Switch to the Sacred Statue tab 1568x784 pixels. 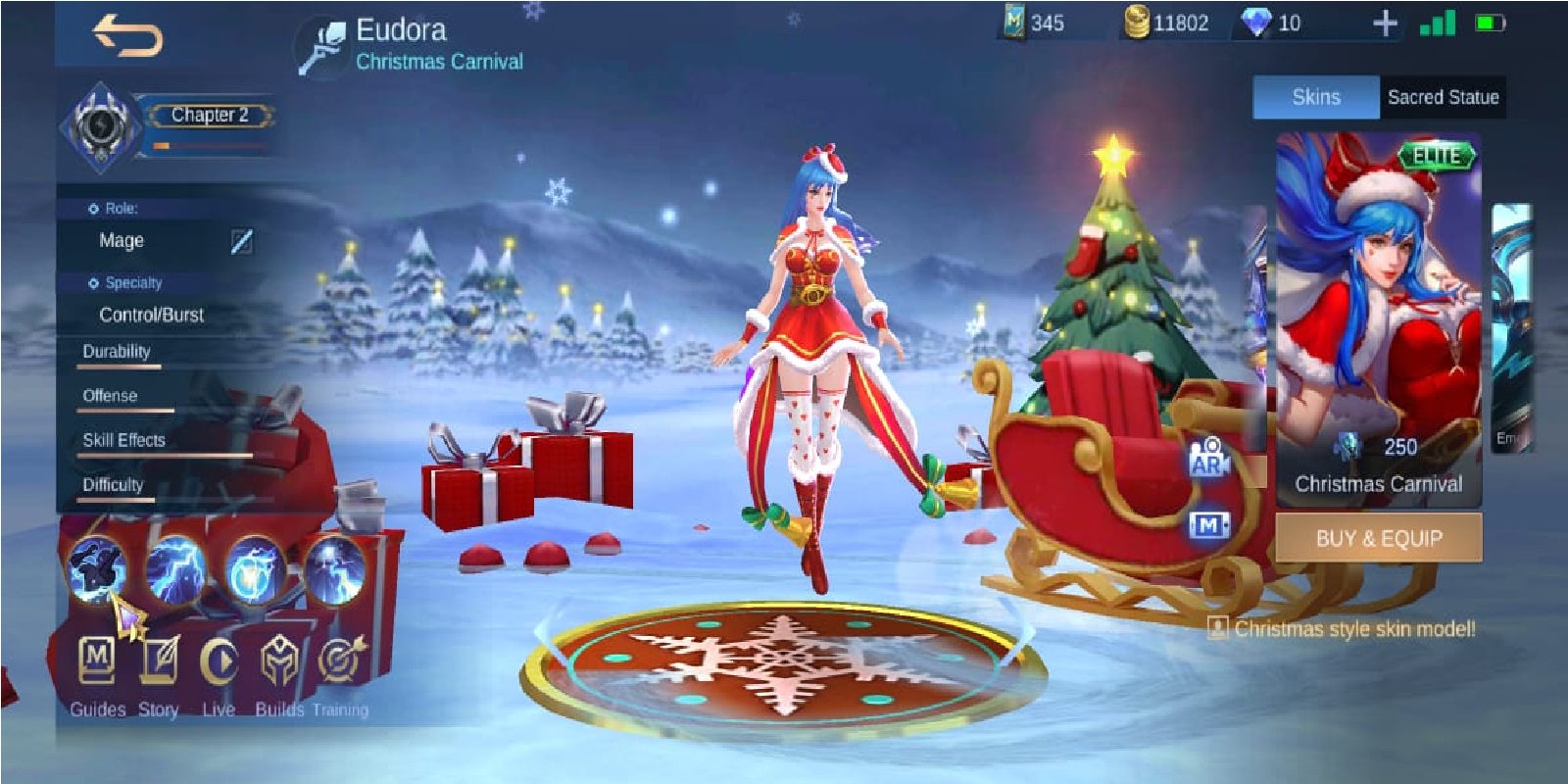(x=1443, y=98)
